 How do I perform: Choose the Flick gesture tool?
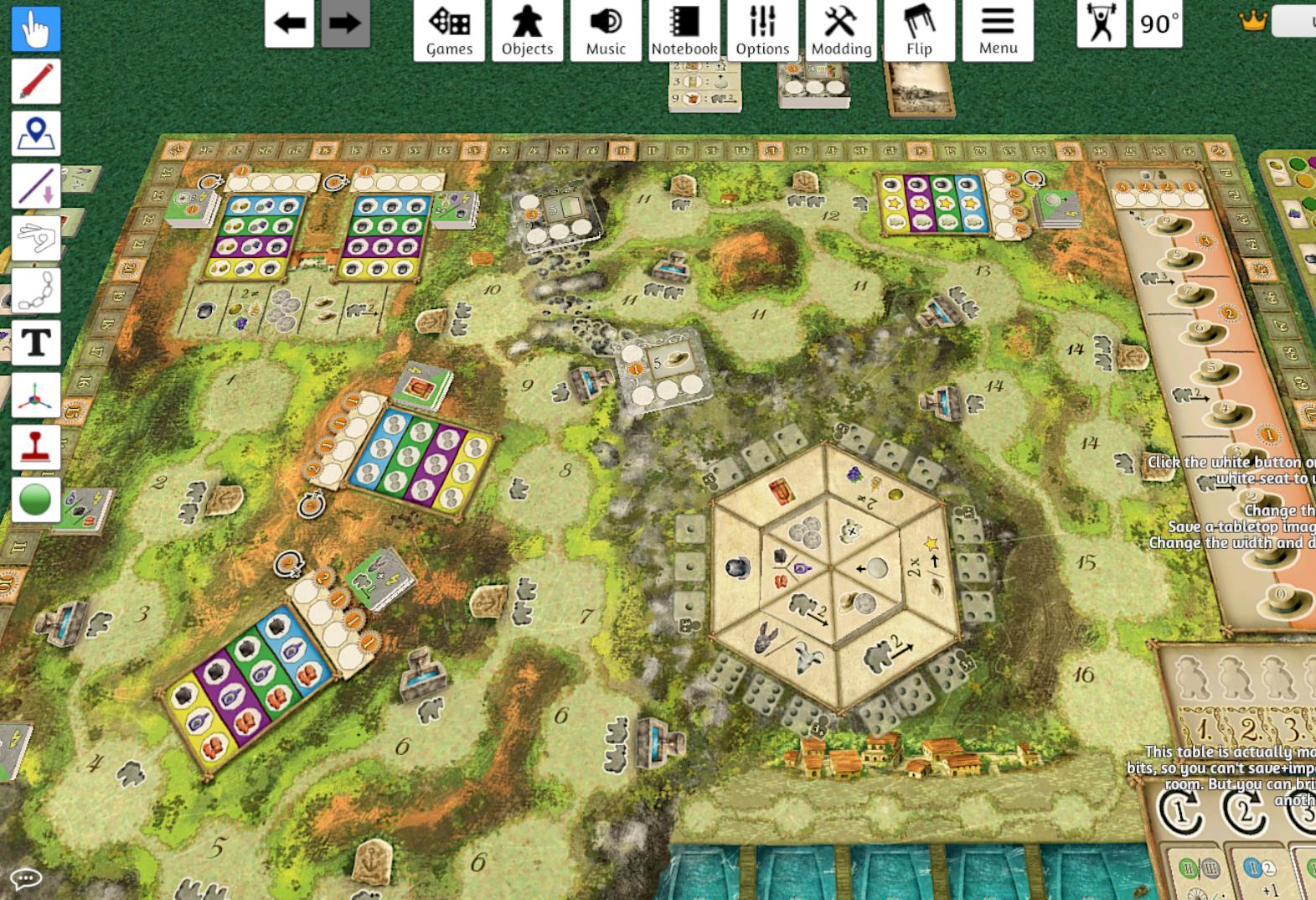point(35,240)
